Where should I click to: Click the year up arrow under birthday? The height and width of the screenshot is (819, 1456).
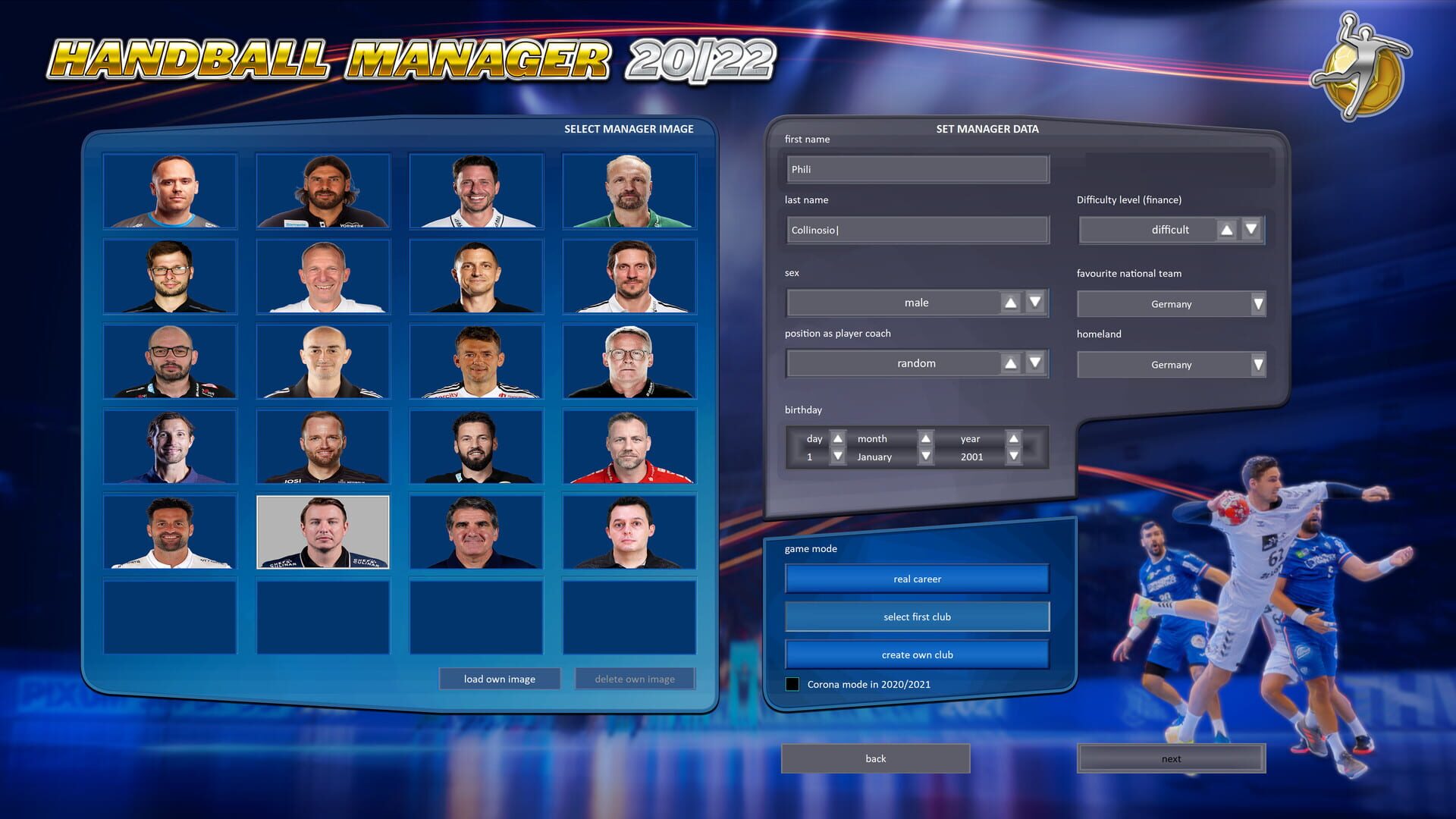pyautogui.click(x=1014, y=438)
